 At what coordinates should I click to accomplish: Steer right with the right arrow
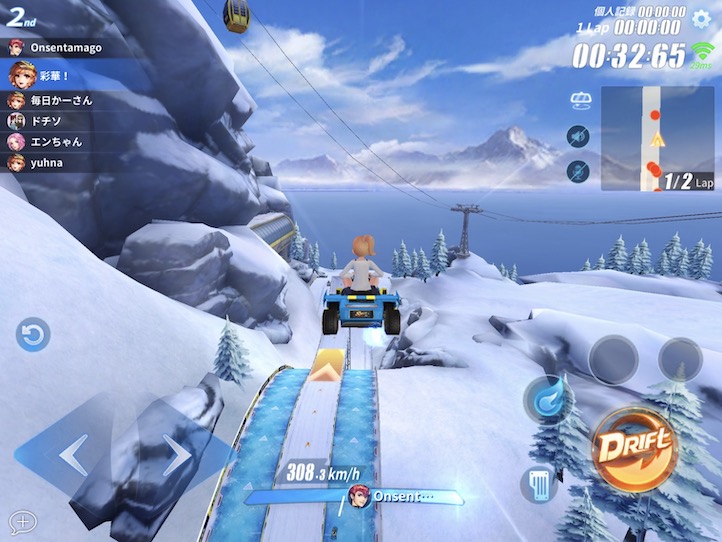point(177,455)
